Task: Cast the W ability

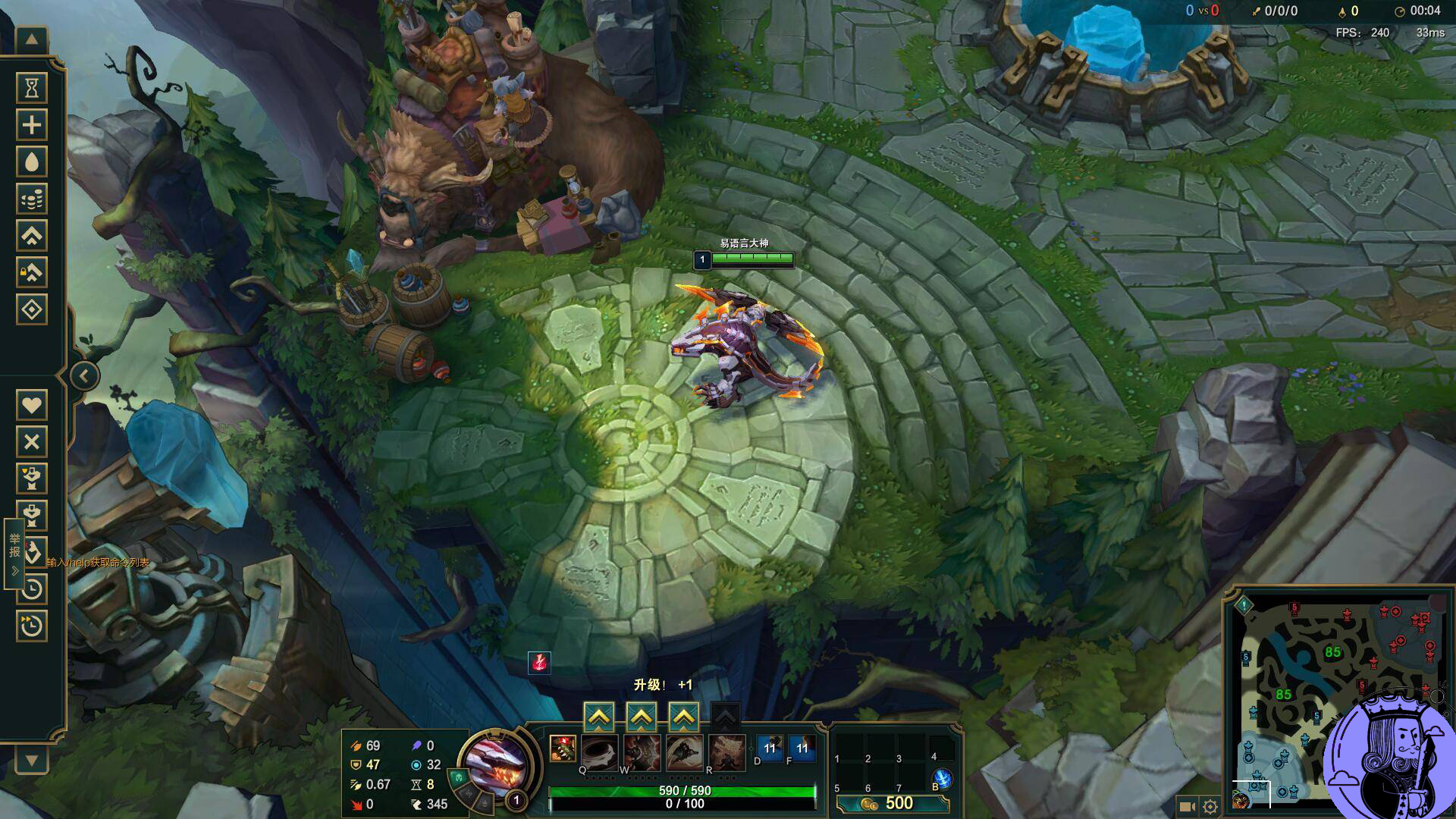Action: point(642,752)
